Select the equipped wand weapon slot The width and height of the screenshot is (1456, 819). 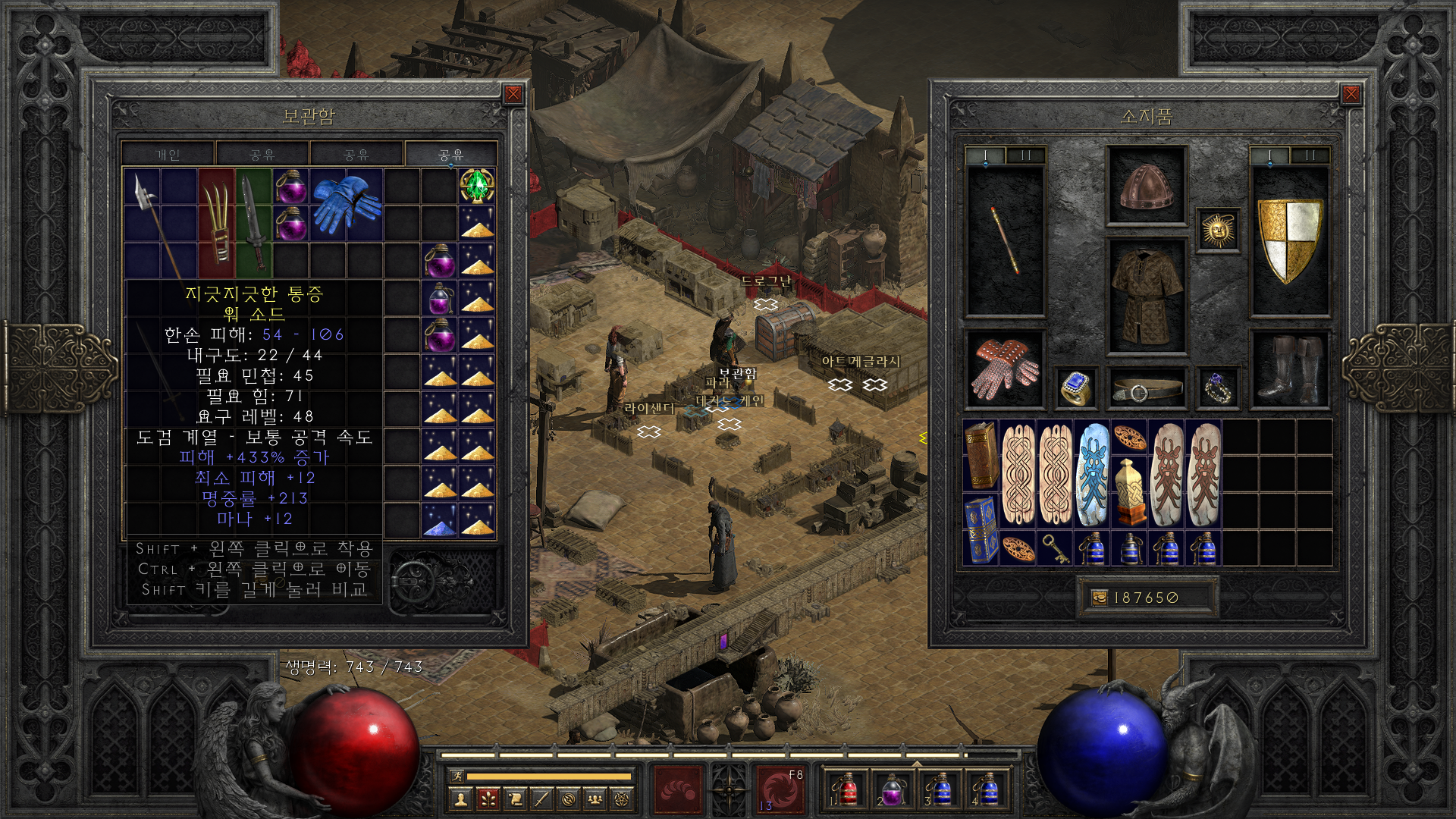(x=1006, y=240)
